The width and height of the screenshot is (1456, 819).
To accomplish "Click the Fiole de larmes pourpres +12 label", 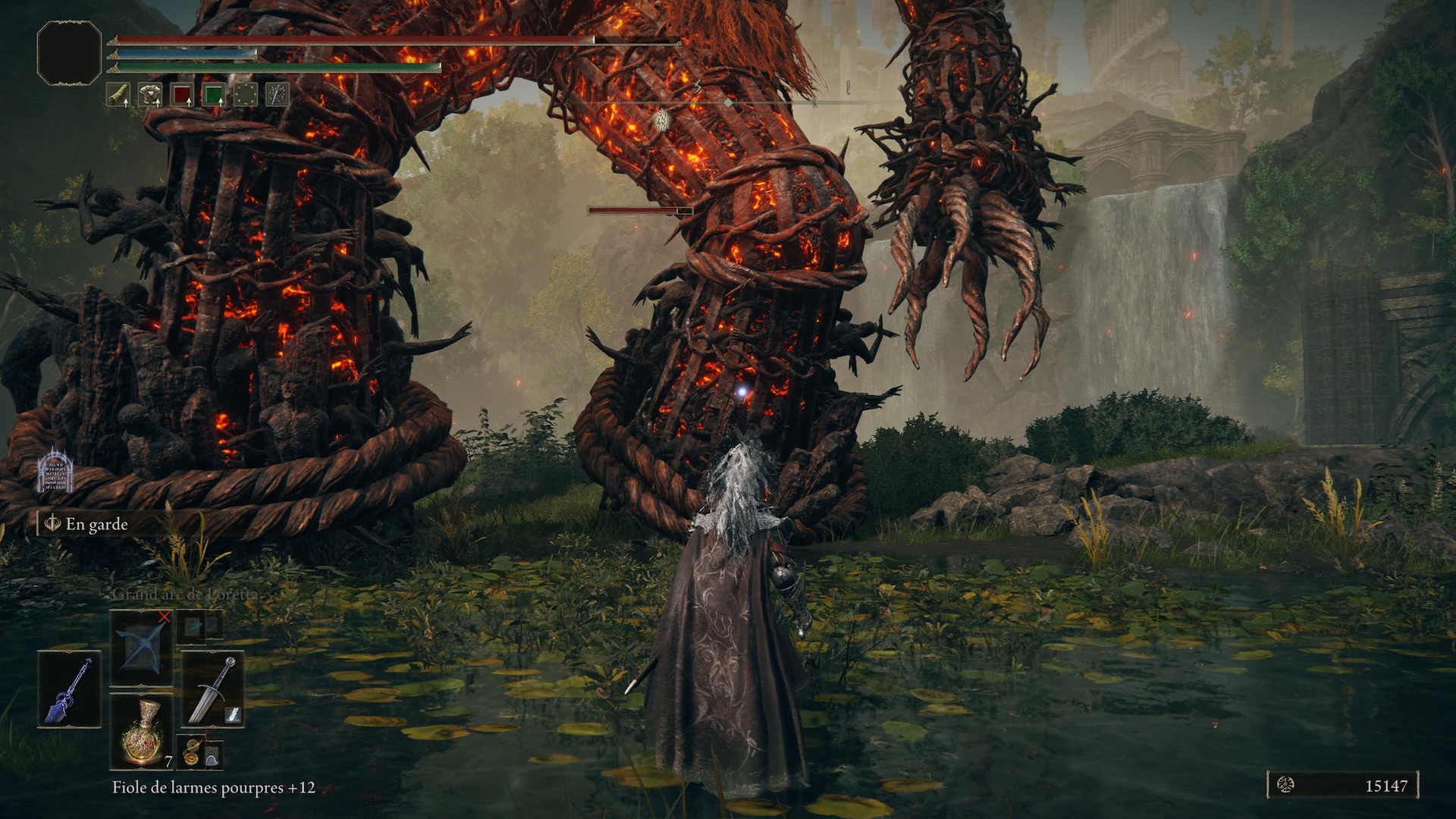I will pos(212,788).
